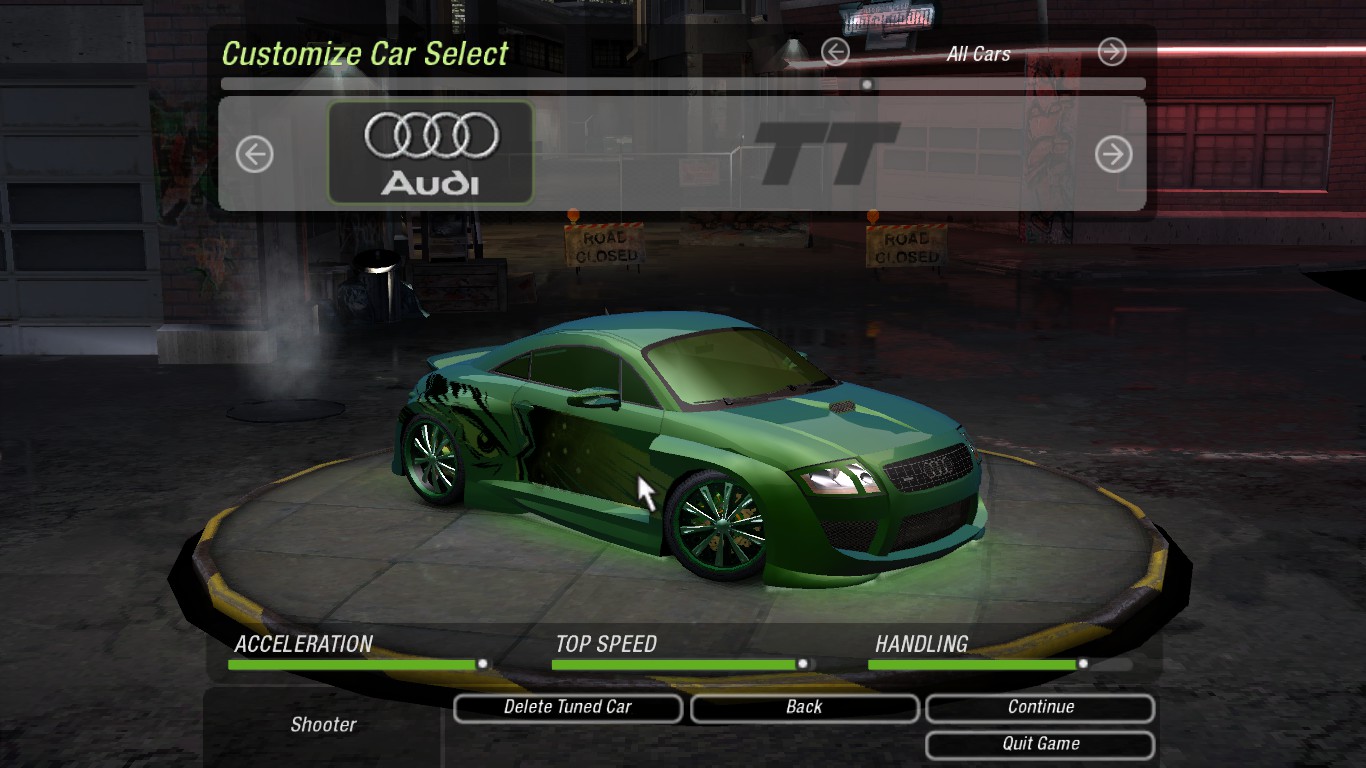The height and width of the screenshot is (768, 1366).
Task: Switch to the previous car category filter
Action: point(835,52)
